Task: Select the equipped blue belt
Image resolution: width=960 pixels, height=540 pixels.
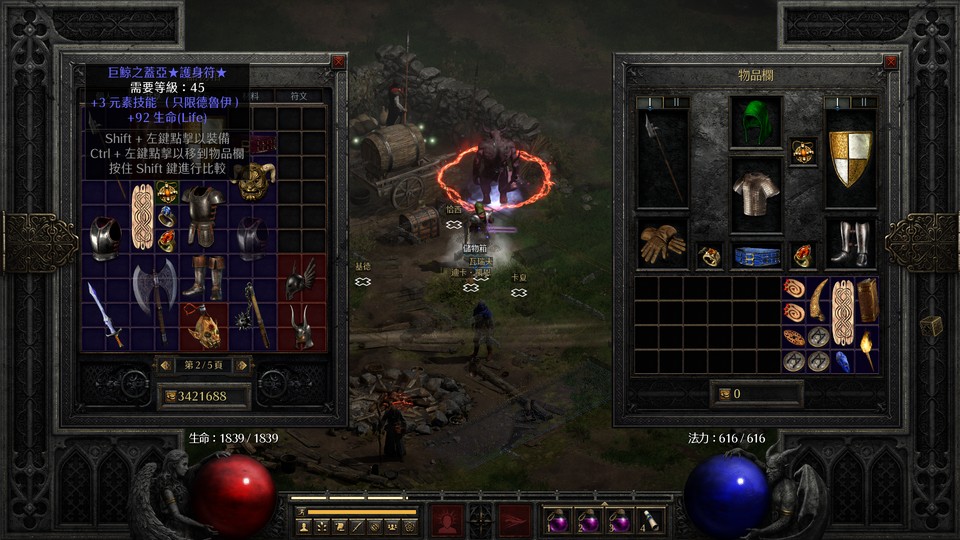Action: coord(756,256)
